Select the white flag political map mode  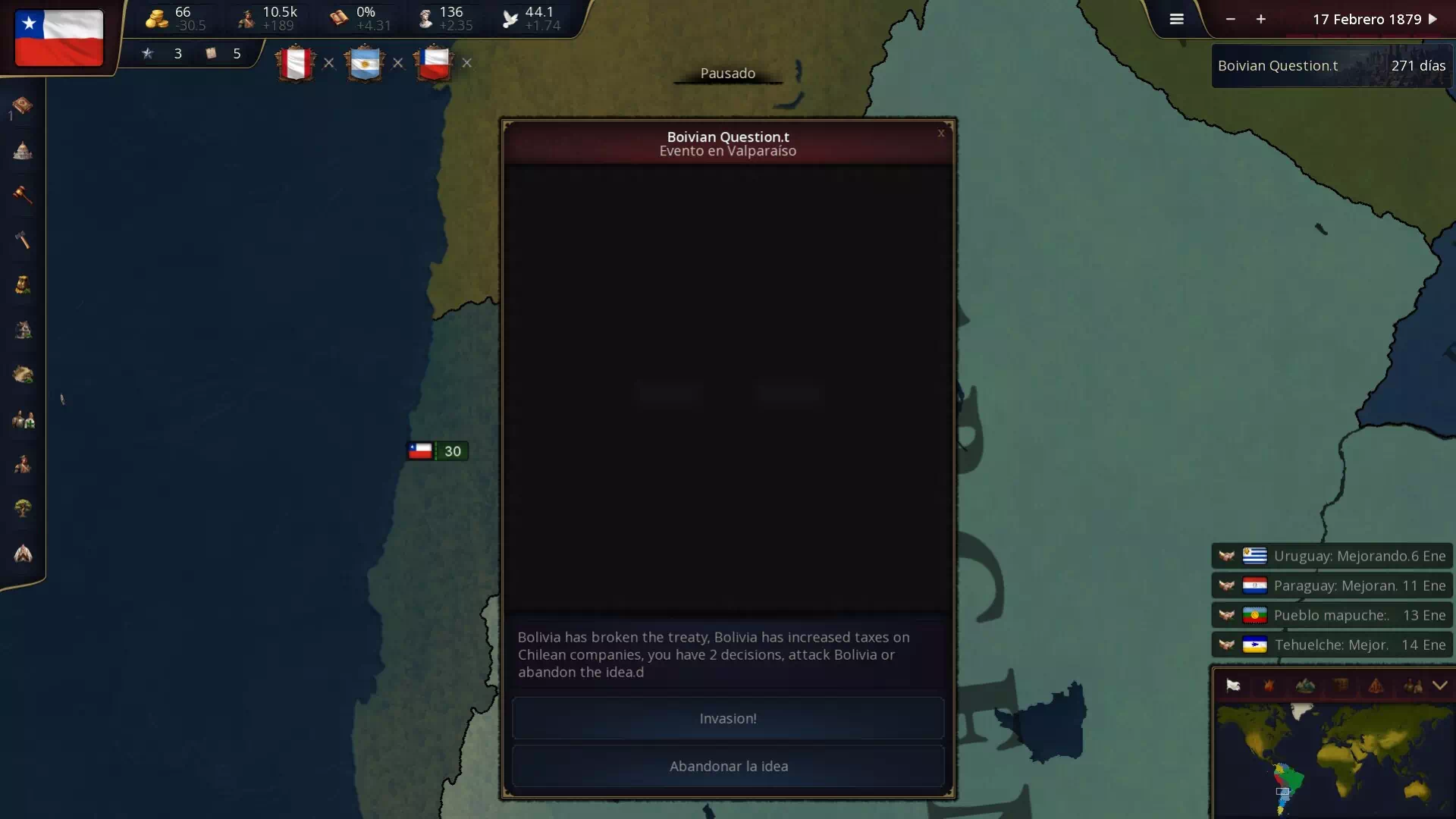(1232, 686)
